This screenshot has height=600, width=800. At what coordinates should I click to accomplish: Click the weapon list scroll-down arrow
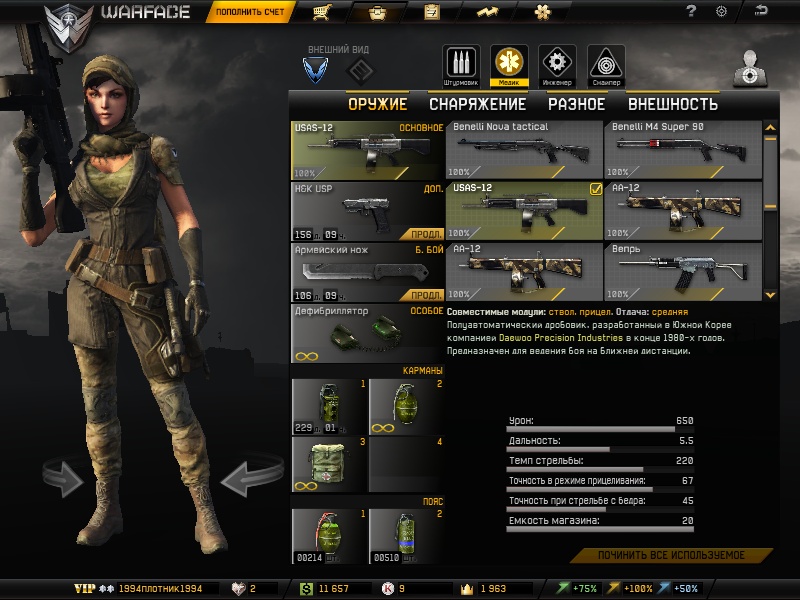pyautogui.click(x=770, y=295)
